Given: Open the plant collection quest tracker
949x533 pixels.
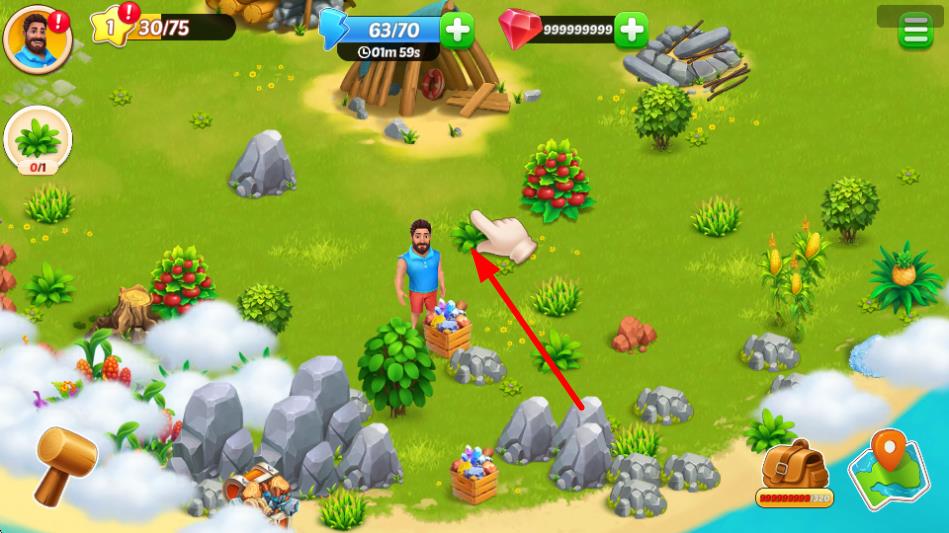Looking at the screenshot, I should click(38, 141).
